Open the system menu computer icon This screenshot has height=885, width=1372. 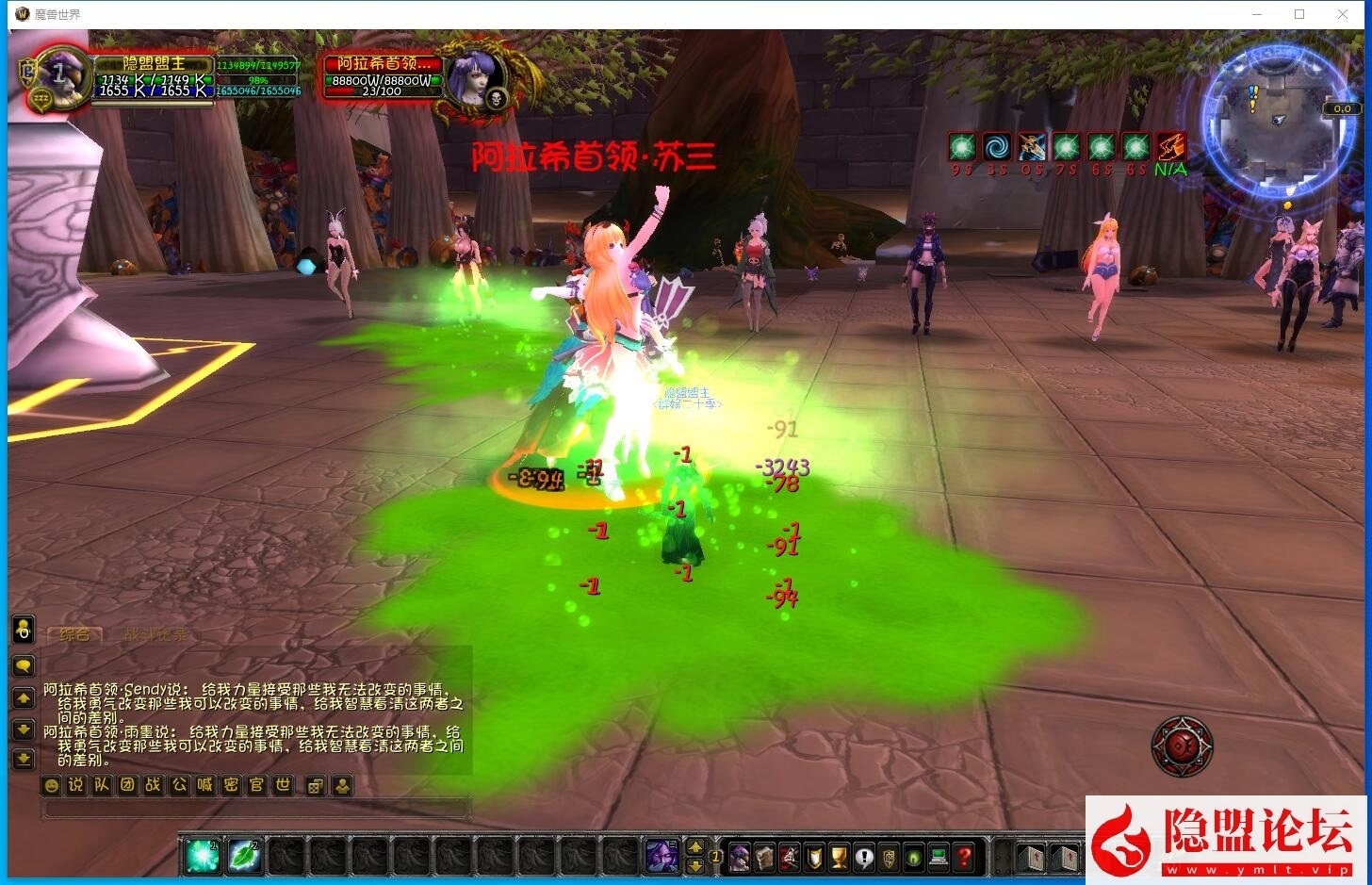939,858
